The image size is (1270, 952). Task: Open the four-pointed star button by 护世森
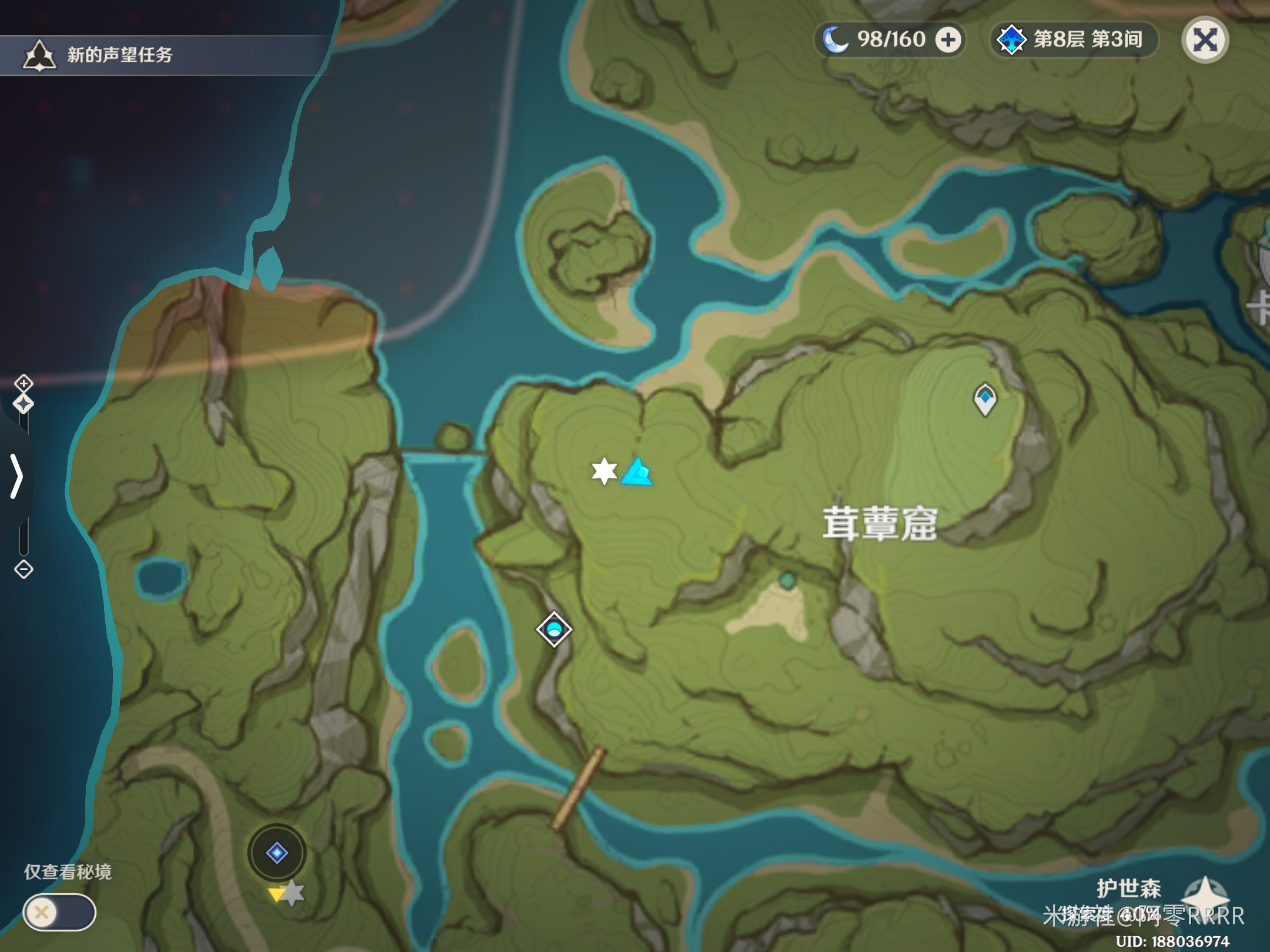(1204, 895)
